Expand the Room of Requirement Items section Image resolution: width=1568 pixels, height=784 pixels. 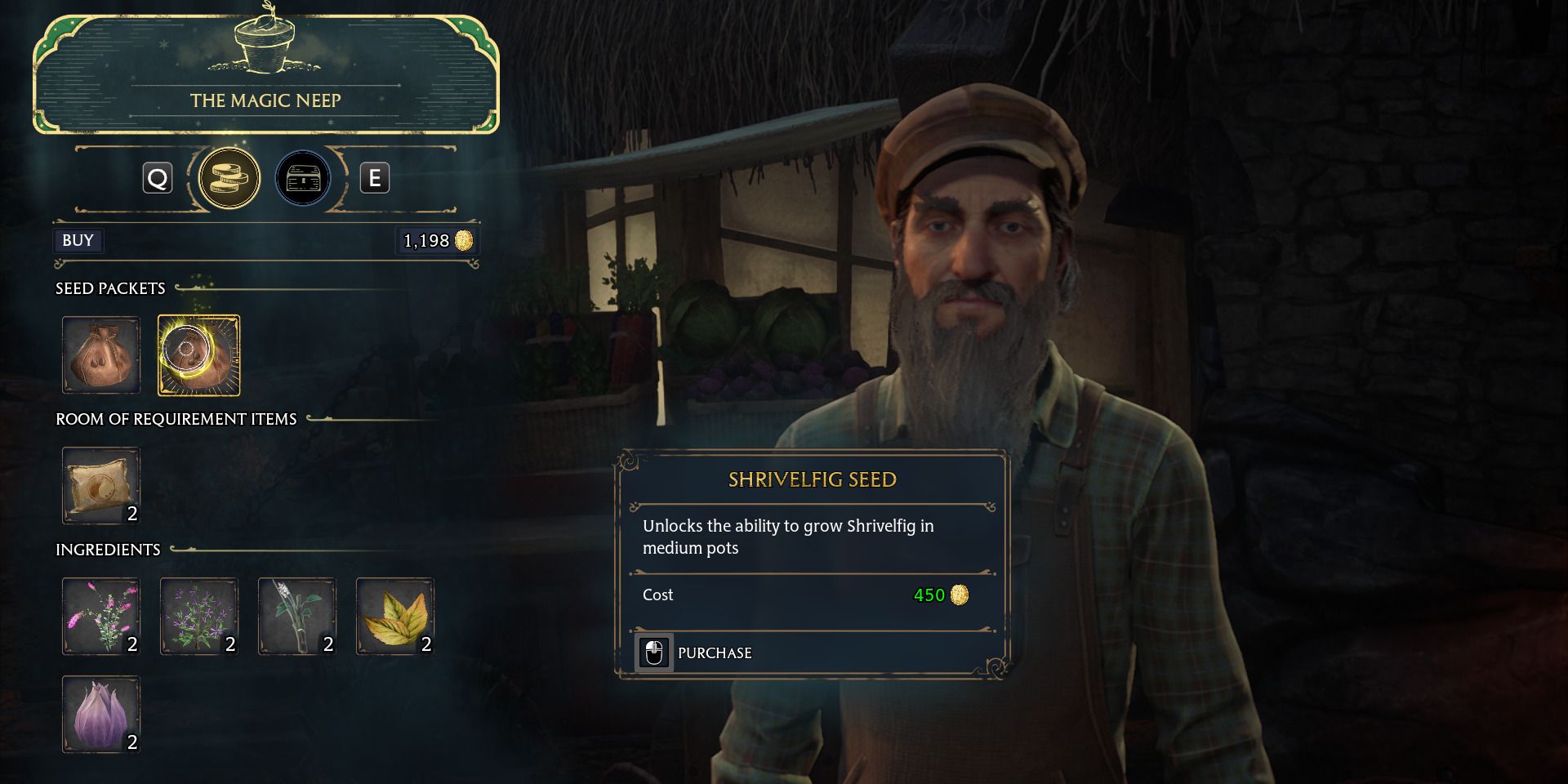click(176, 418)
